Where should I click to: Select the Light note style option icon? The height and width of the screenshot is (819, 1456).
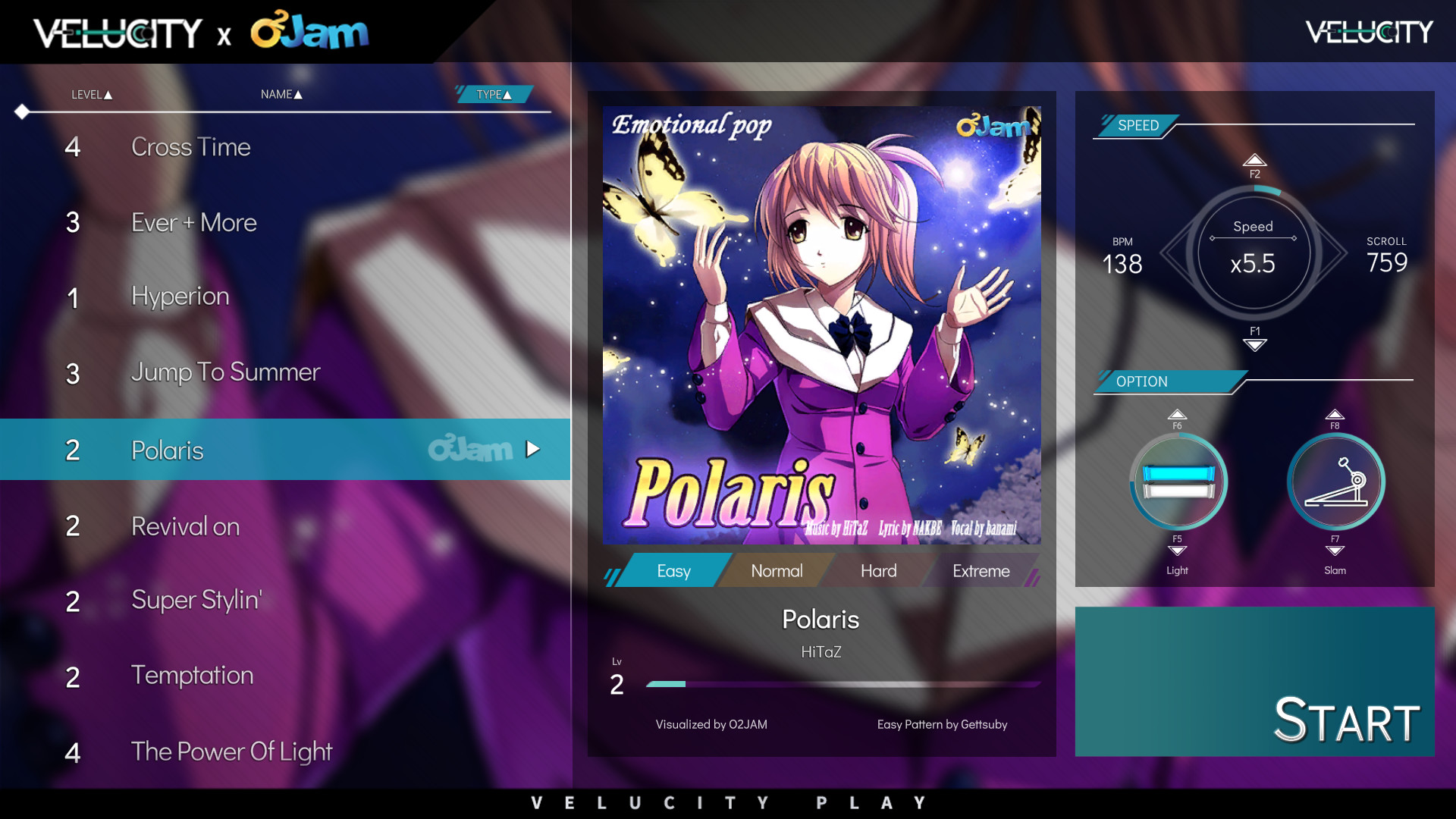pyautogui.click(x=1178, y=482)
